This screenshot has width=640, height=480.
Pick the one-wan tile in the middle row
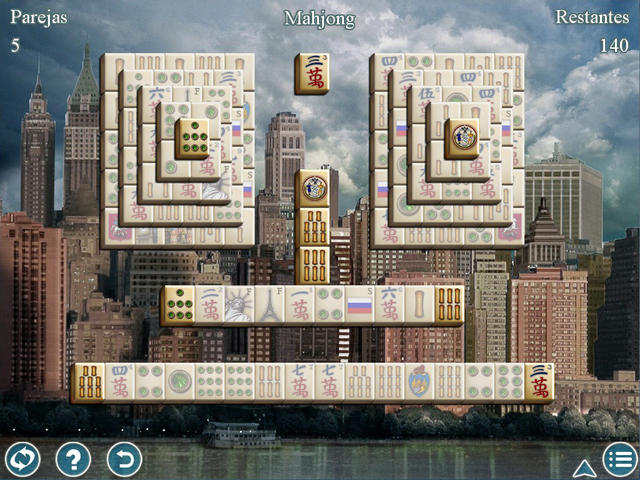click(299, 306)
